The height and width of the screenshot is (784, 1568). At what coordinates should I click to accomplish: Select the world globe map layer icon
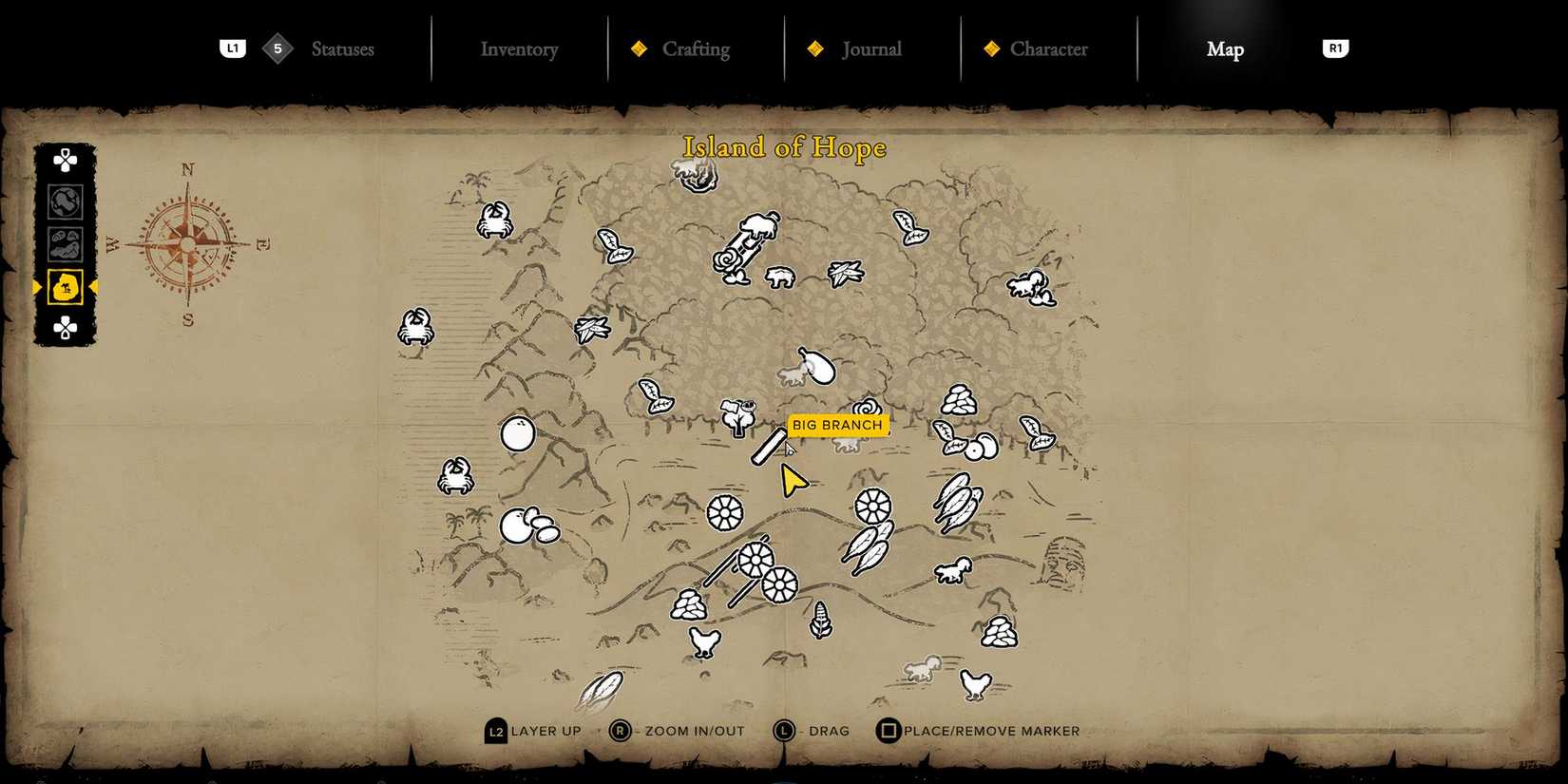(64, 201)
